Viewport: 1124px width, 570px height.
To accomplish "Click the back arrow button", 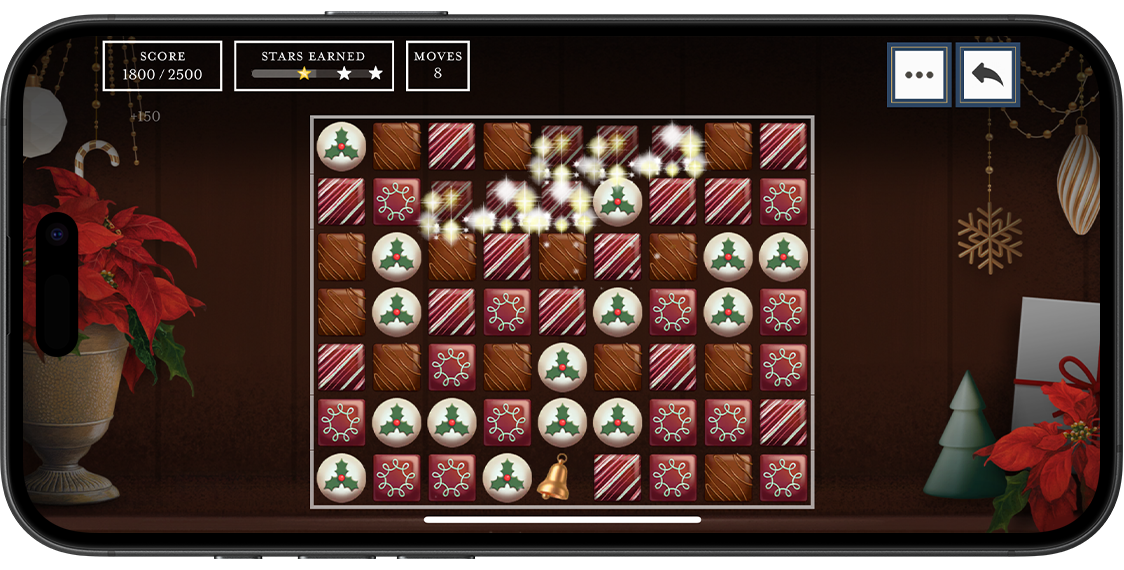I will [x=987, y=75].
